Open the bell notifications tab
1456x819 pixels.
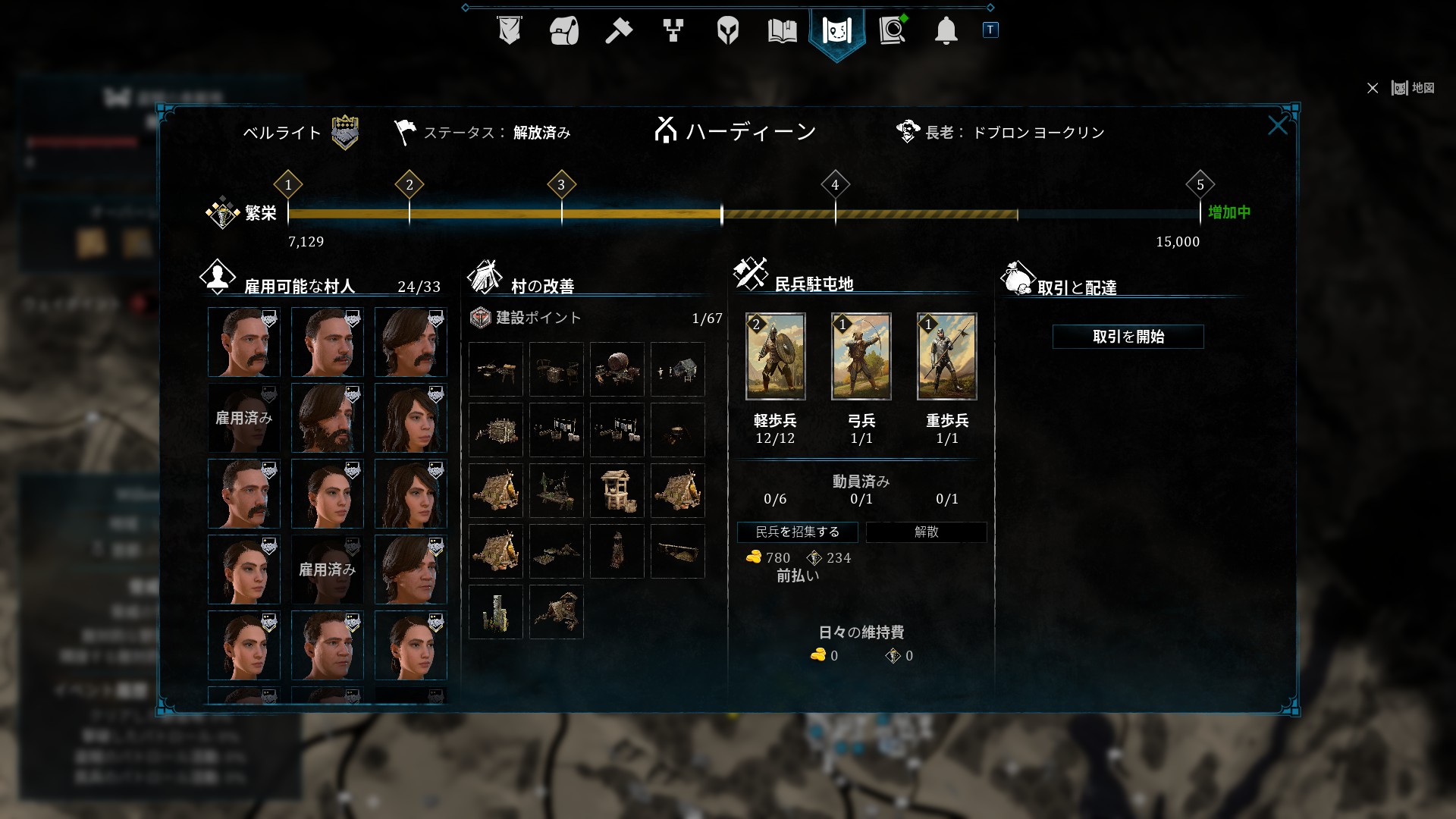[x=946, y=31]
